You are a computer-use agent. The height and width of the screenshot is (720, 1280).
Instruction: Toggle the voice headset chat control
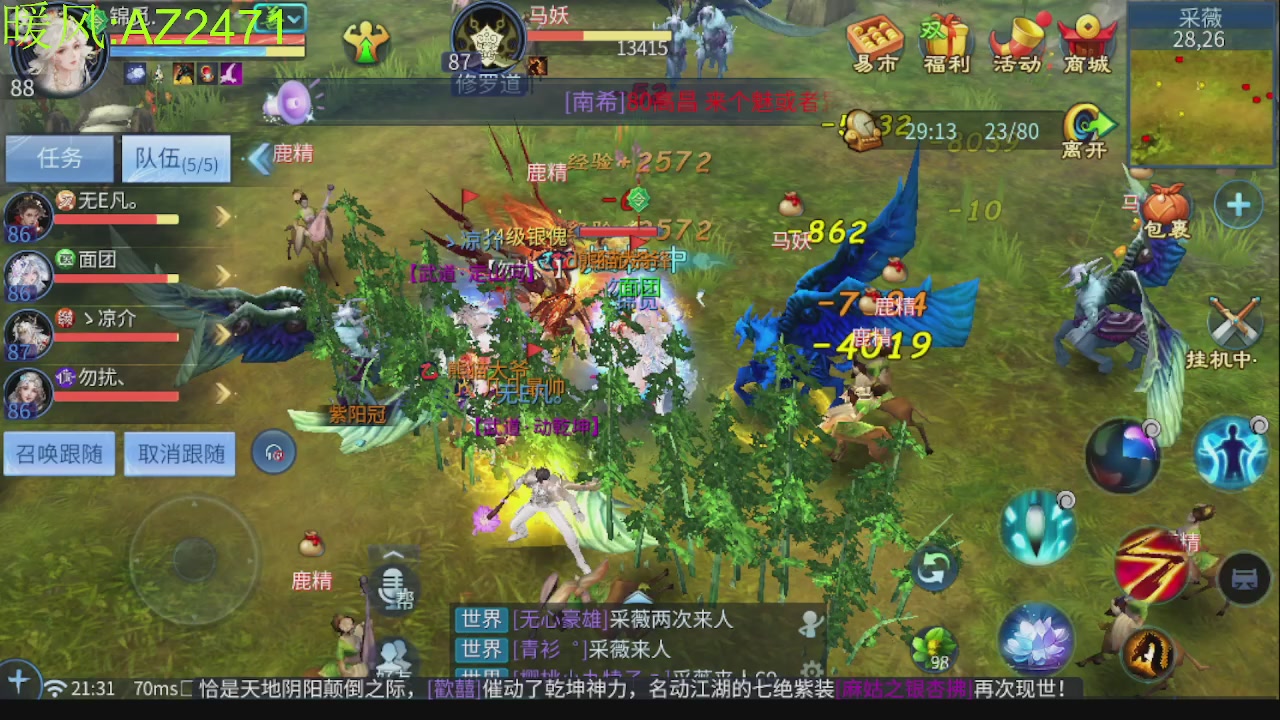pyautogui.click(x=272, y=452)
